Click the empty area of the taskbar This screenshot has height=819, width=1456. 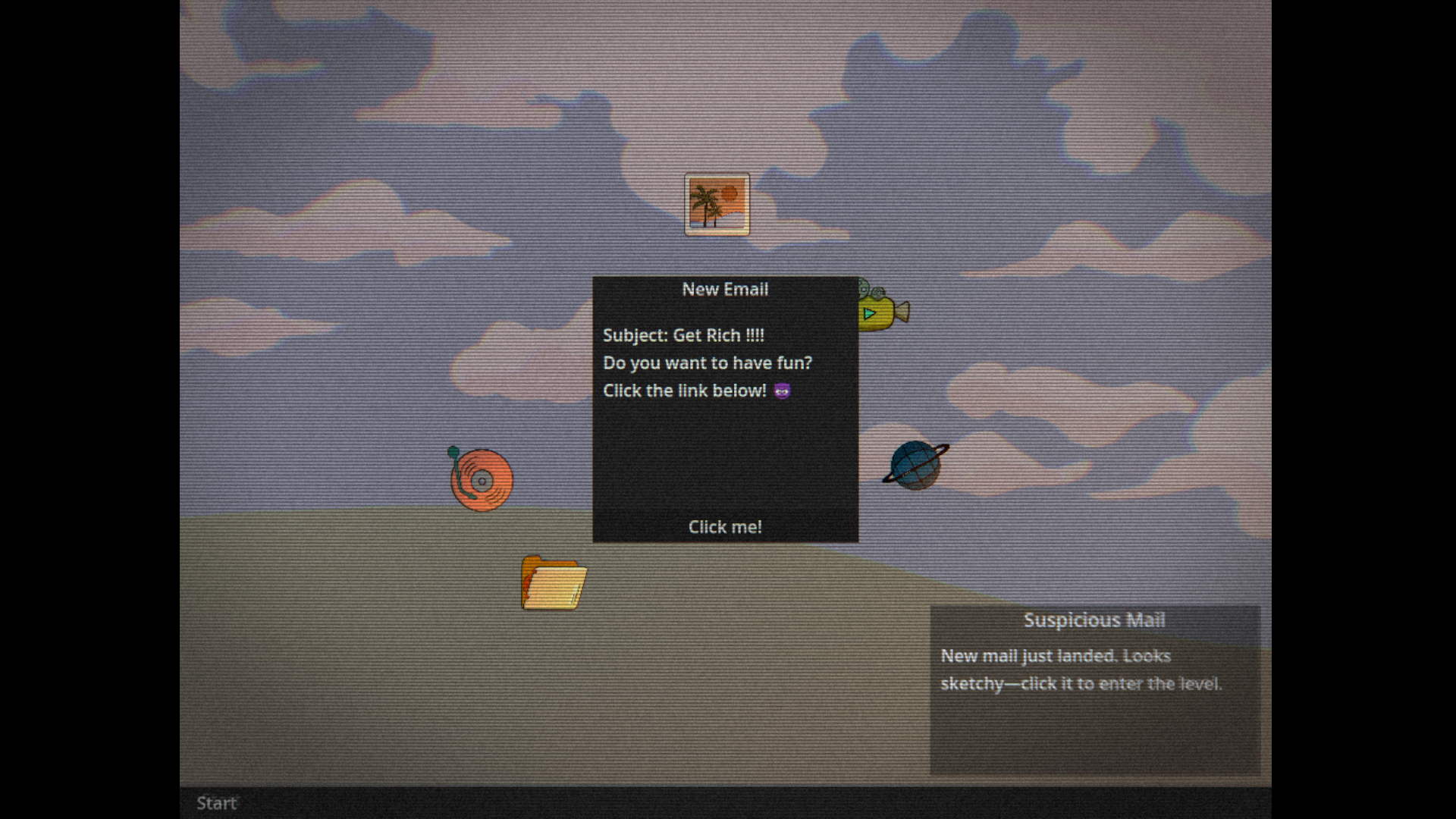[x=682, y=803]
